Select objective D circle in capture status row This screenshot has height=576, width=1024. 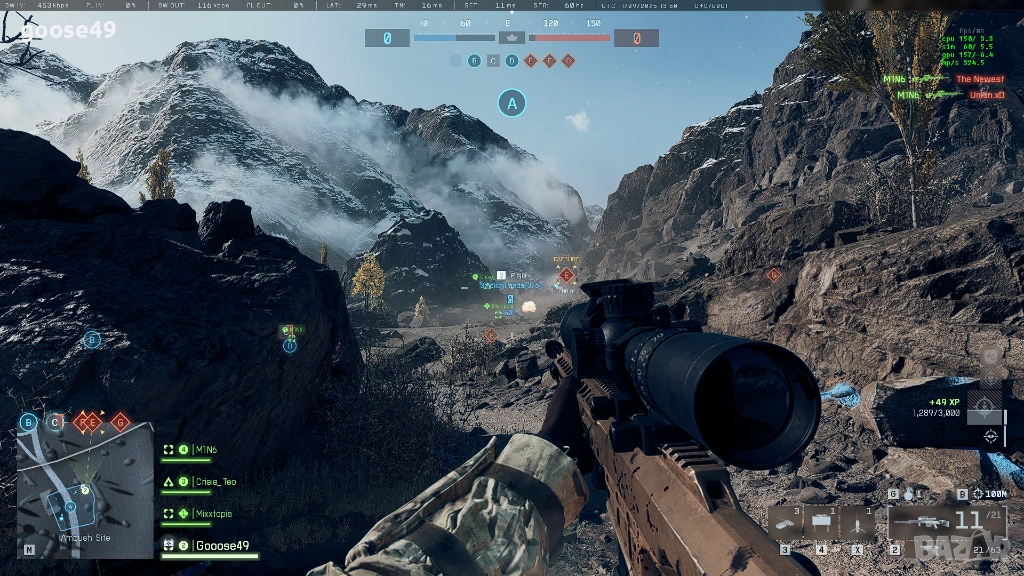pyautogui.click(x=512, y=61)
